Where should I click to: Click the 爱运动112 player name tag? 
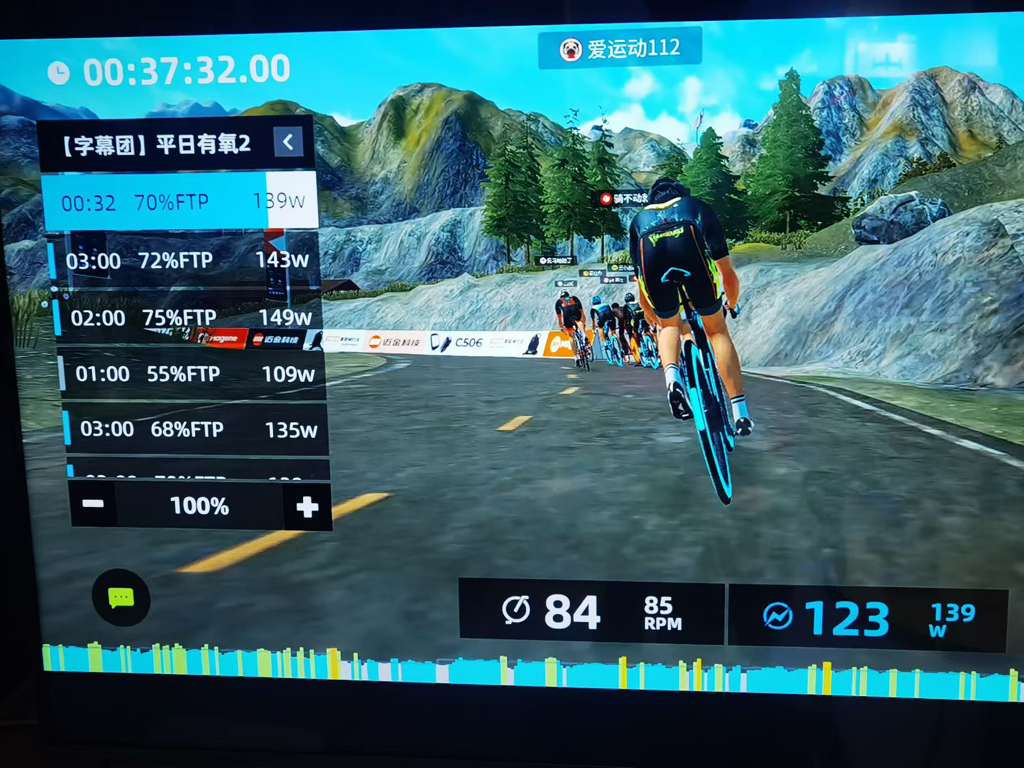pos(619,48)
